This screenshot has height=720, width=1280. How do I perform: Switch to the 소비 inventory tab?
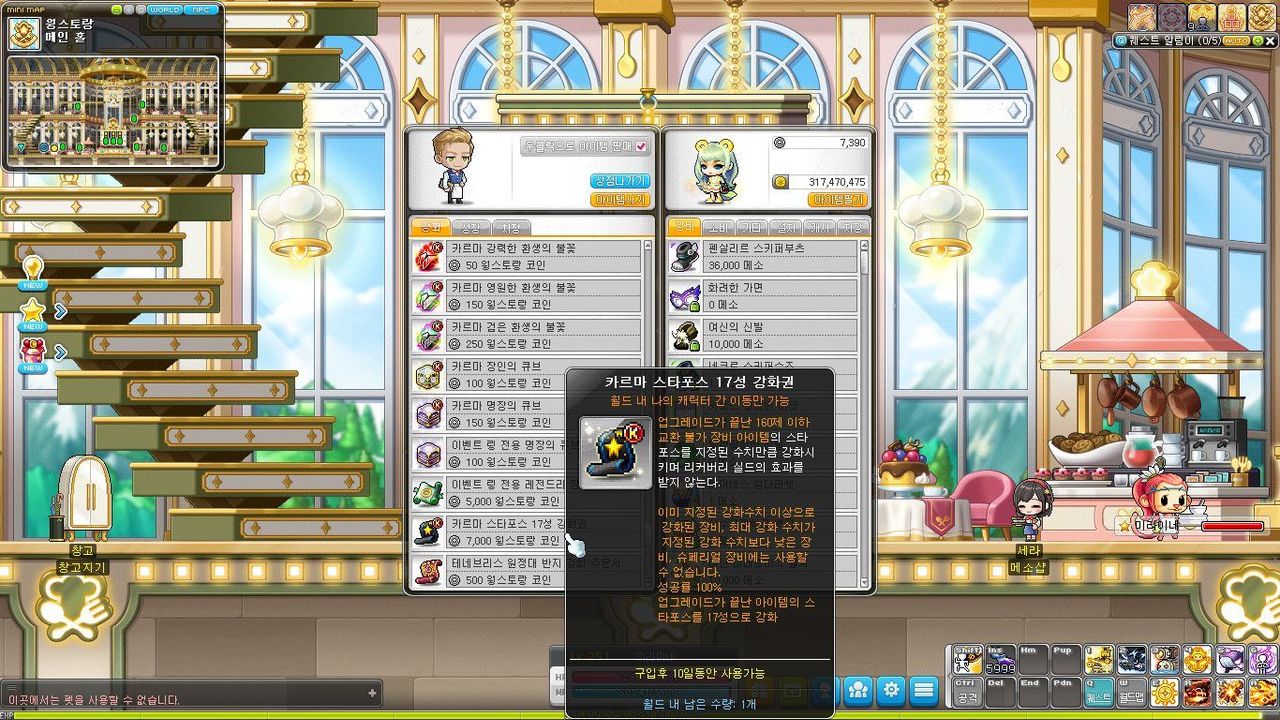click(x=718, y=227)
